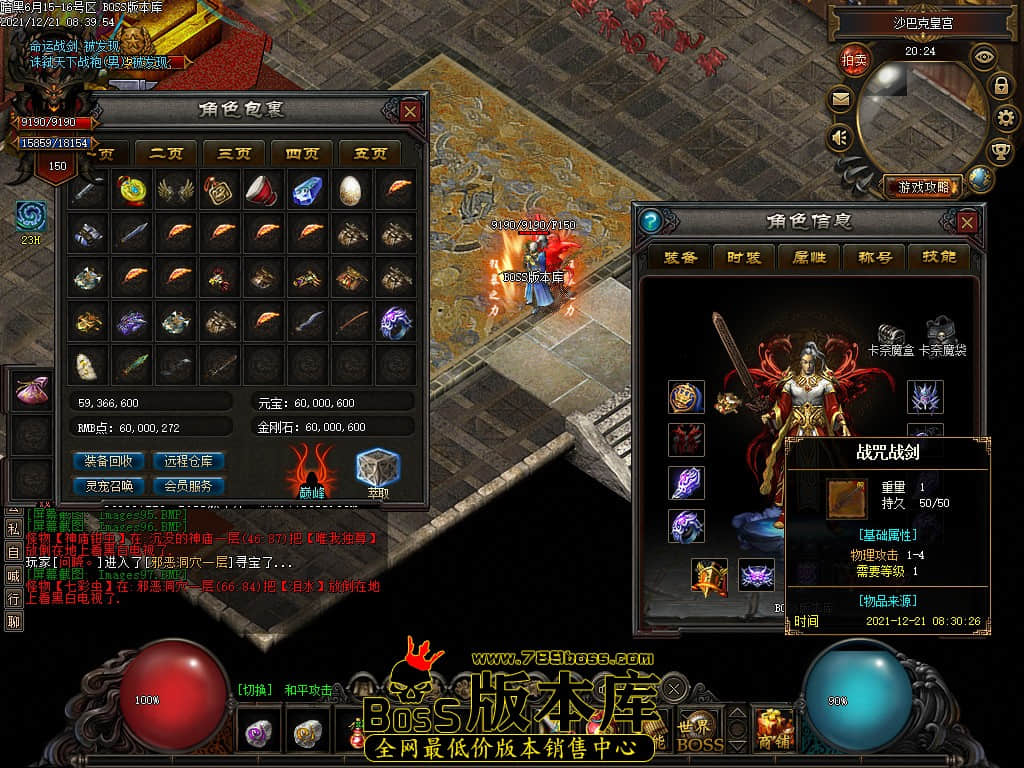This screenshot has height=768, width=1024.
Task: Open the 技能 skills tab
Action: pyautogui.click(x=939, y=257)
